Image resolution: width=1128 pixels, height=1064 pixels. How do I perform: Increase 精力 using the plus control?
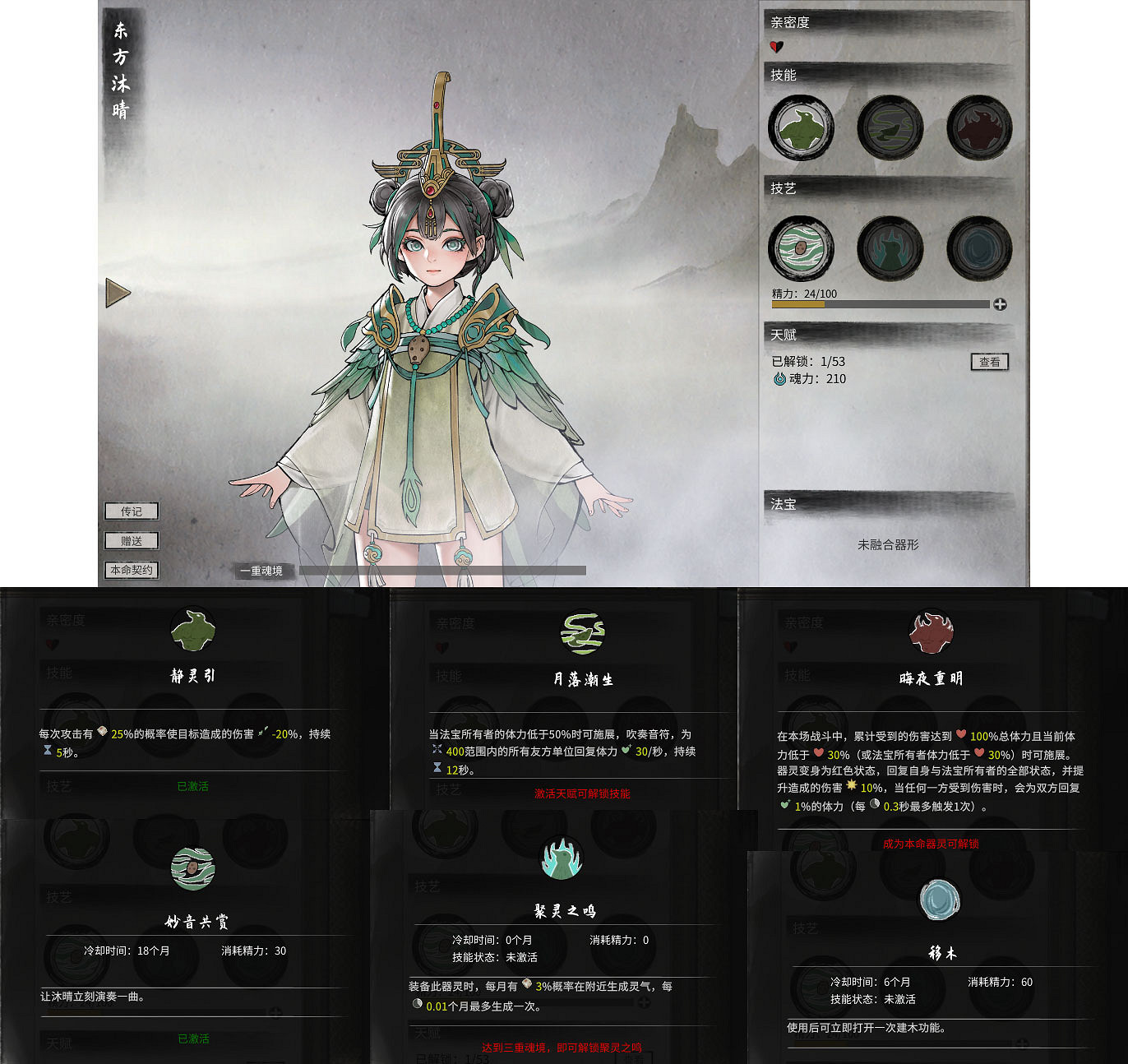[1001, 303]
